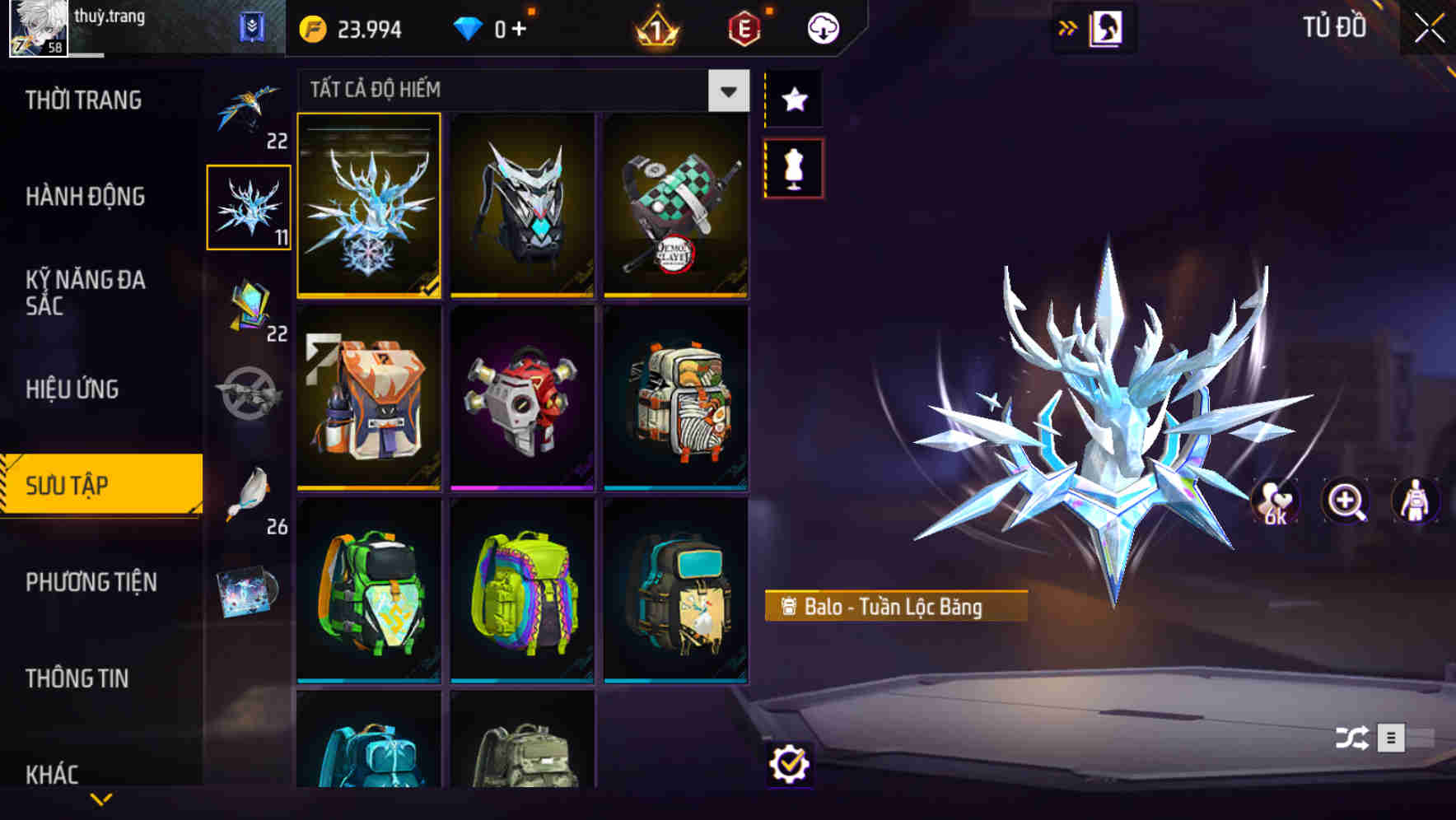Open the PHƯƠNG TIỆN section

pos(91,582)
